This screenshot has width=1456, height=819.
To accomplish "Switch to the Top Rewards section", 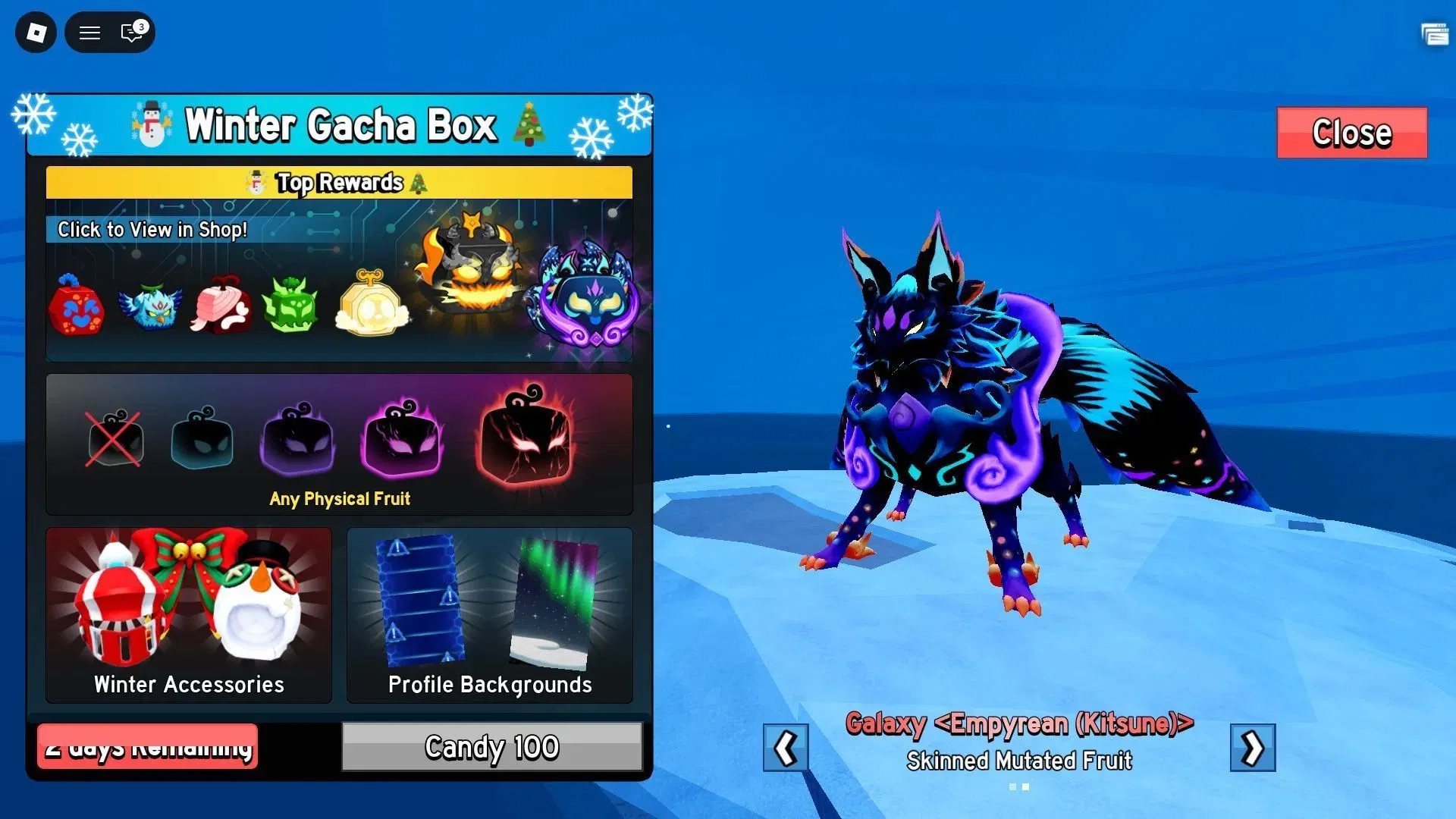I will (339, 182).
